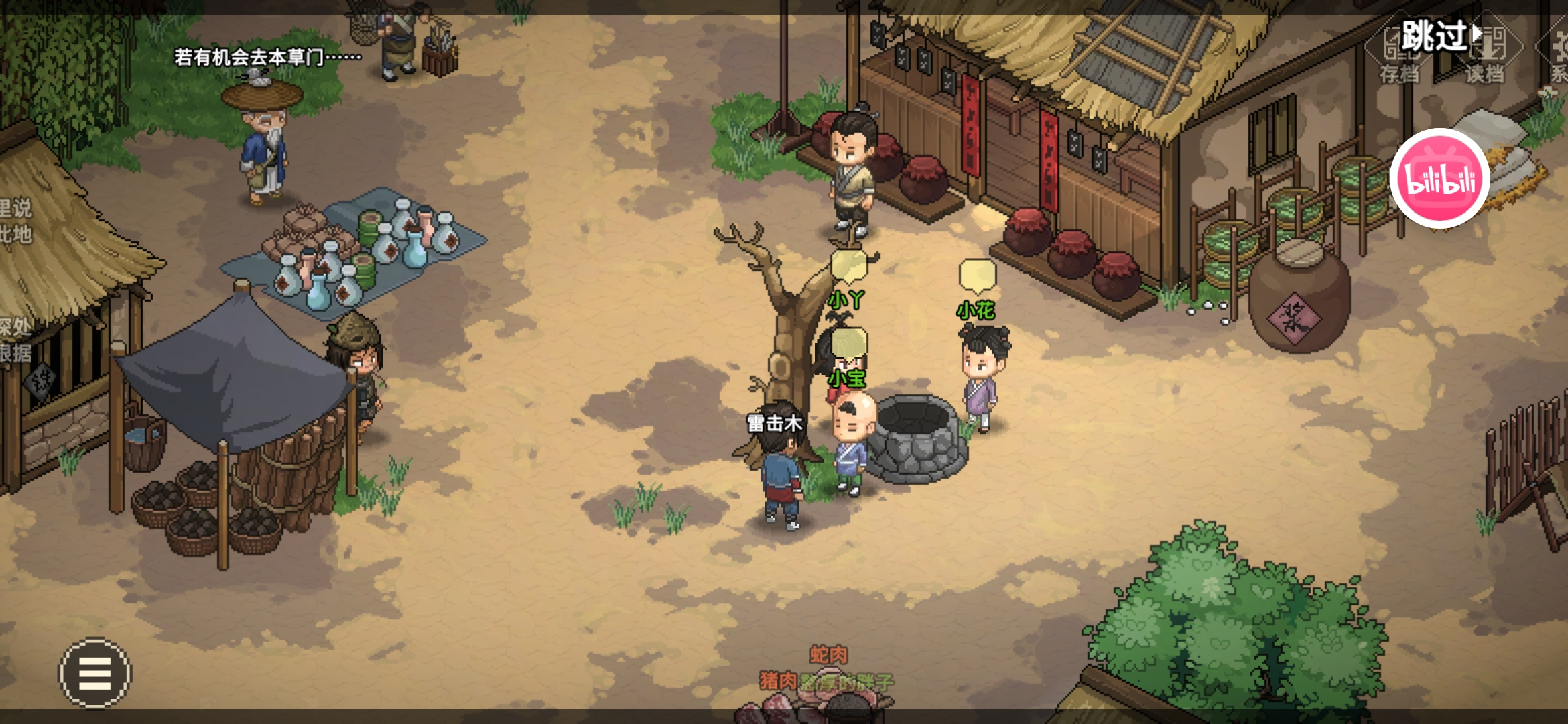1568x724 pixels.
Task: Open the round hamburger menu button
Action: pos(95,673)
